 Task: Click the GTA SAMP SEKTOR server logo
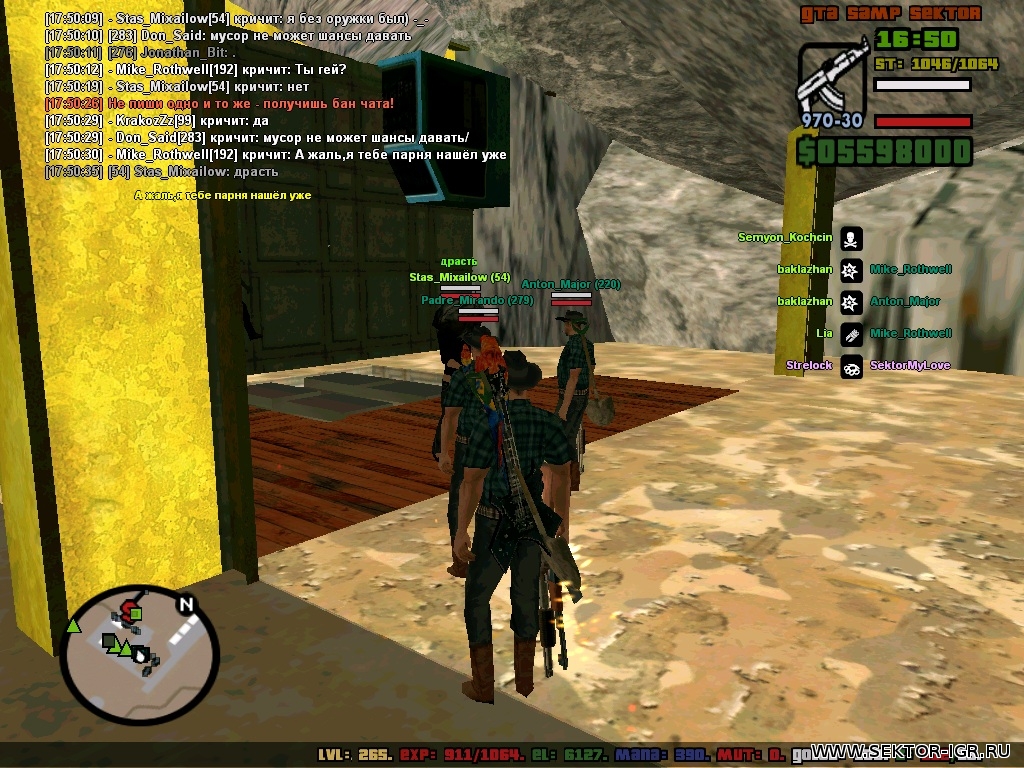[x=889, y=14]
